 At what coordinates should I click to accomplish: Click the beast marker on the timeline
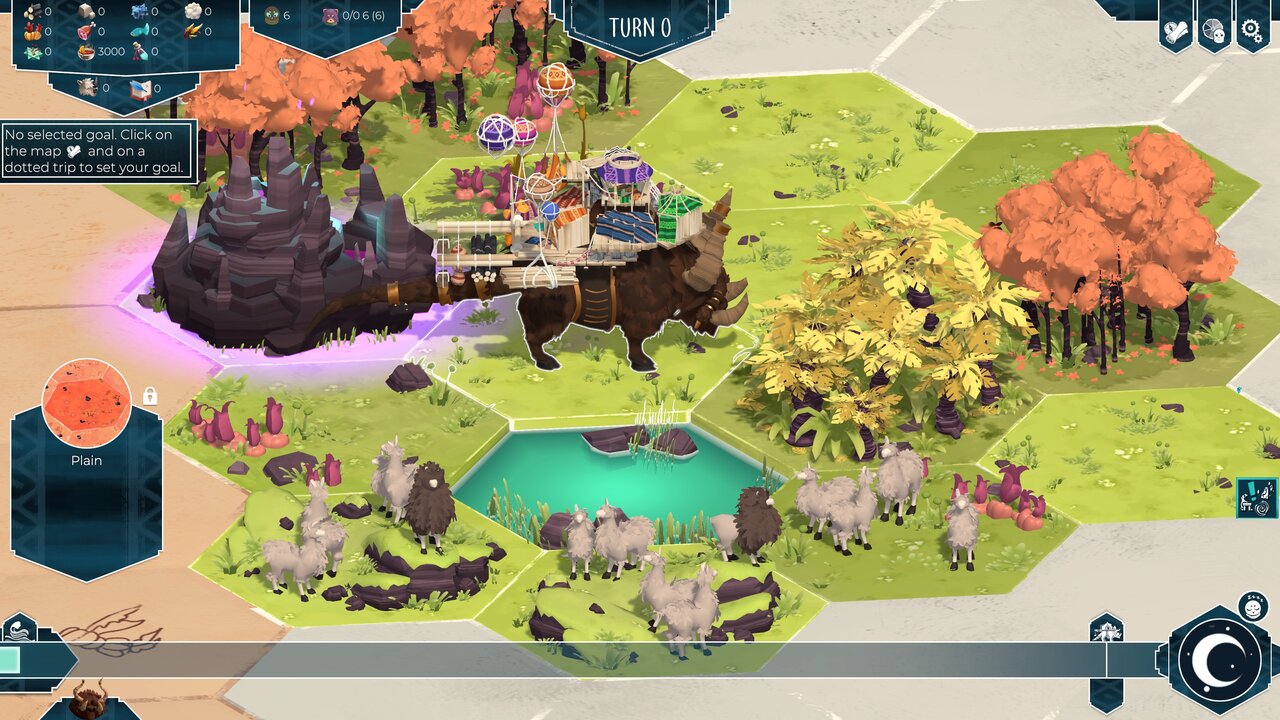coord(1106,631)
